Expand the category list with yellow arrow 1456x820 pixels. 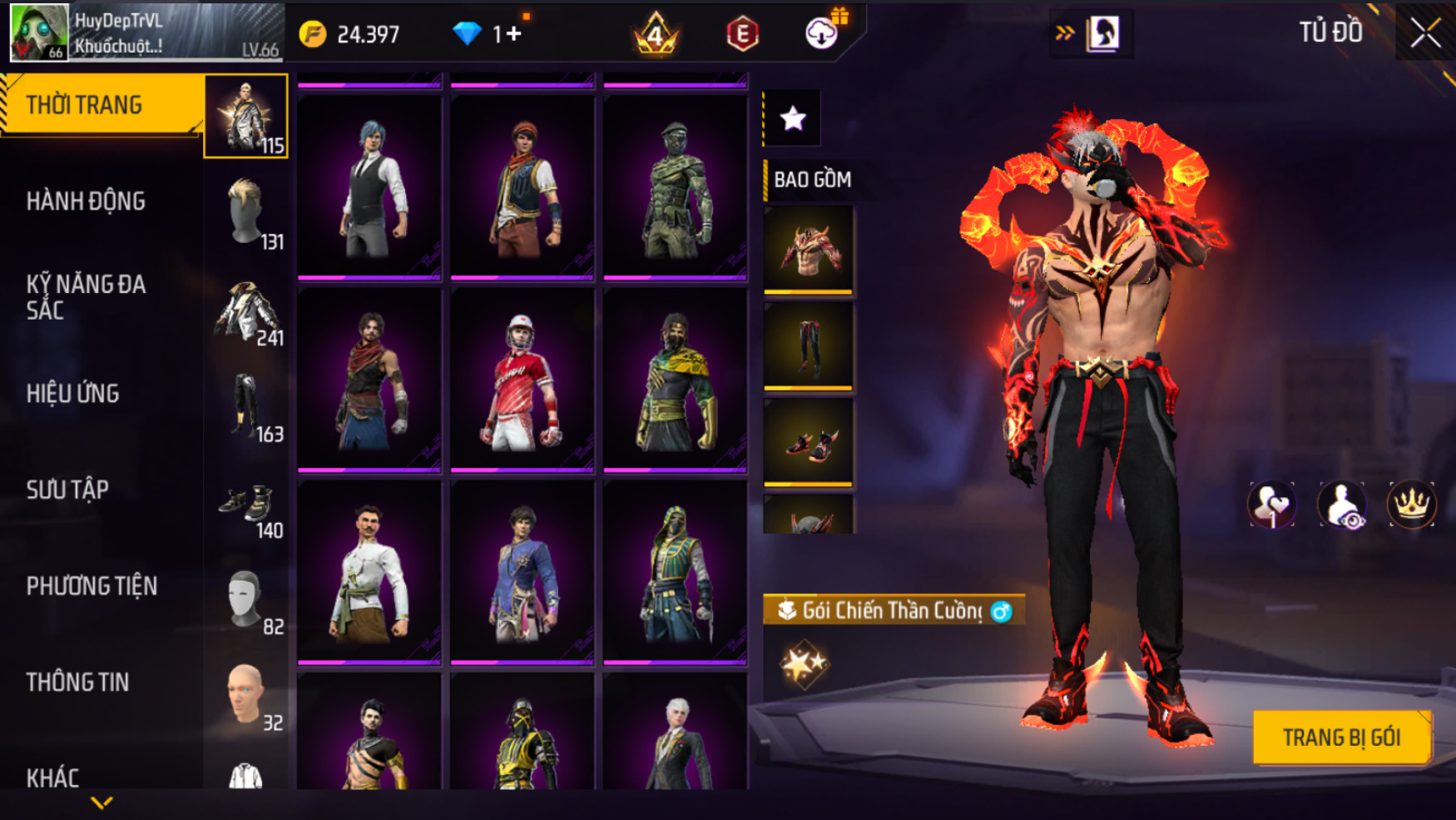[102, 803]
